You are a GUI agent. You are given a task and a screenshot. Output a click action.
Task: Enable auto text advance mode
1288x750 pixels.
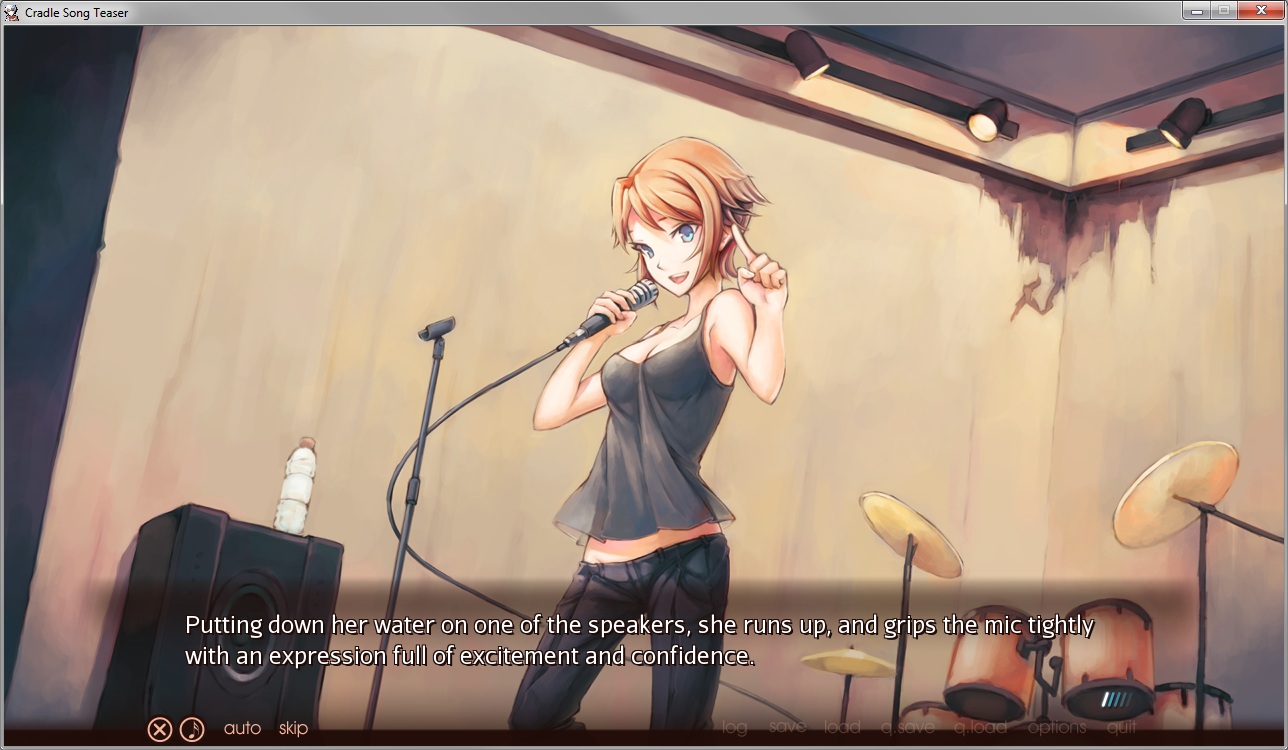click(x=242, y=728)
